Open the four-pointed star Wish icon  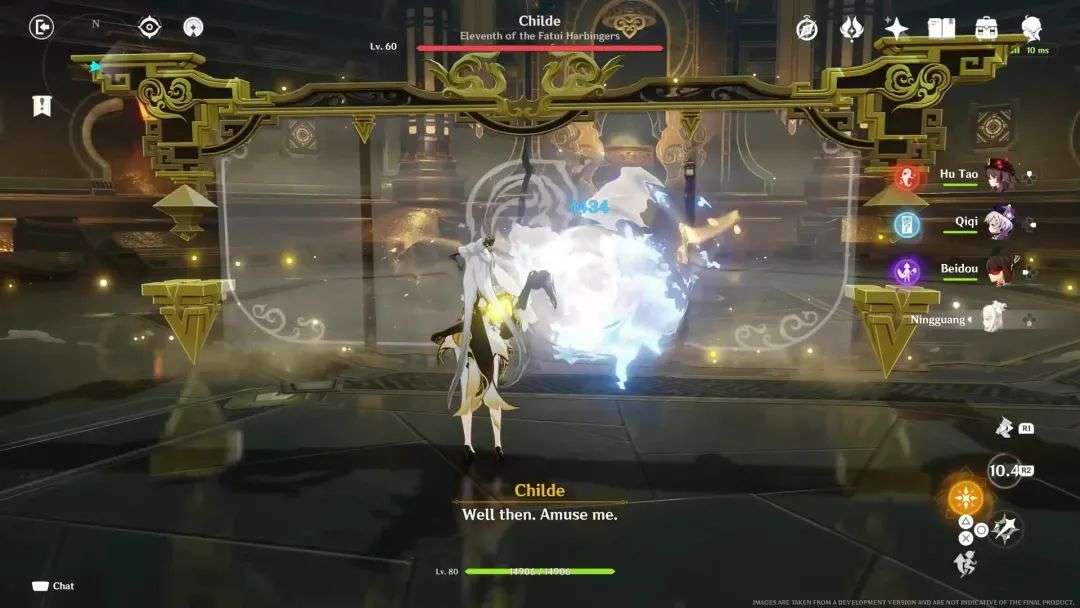tap(896, 28)
